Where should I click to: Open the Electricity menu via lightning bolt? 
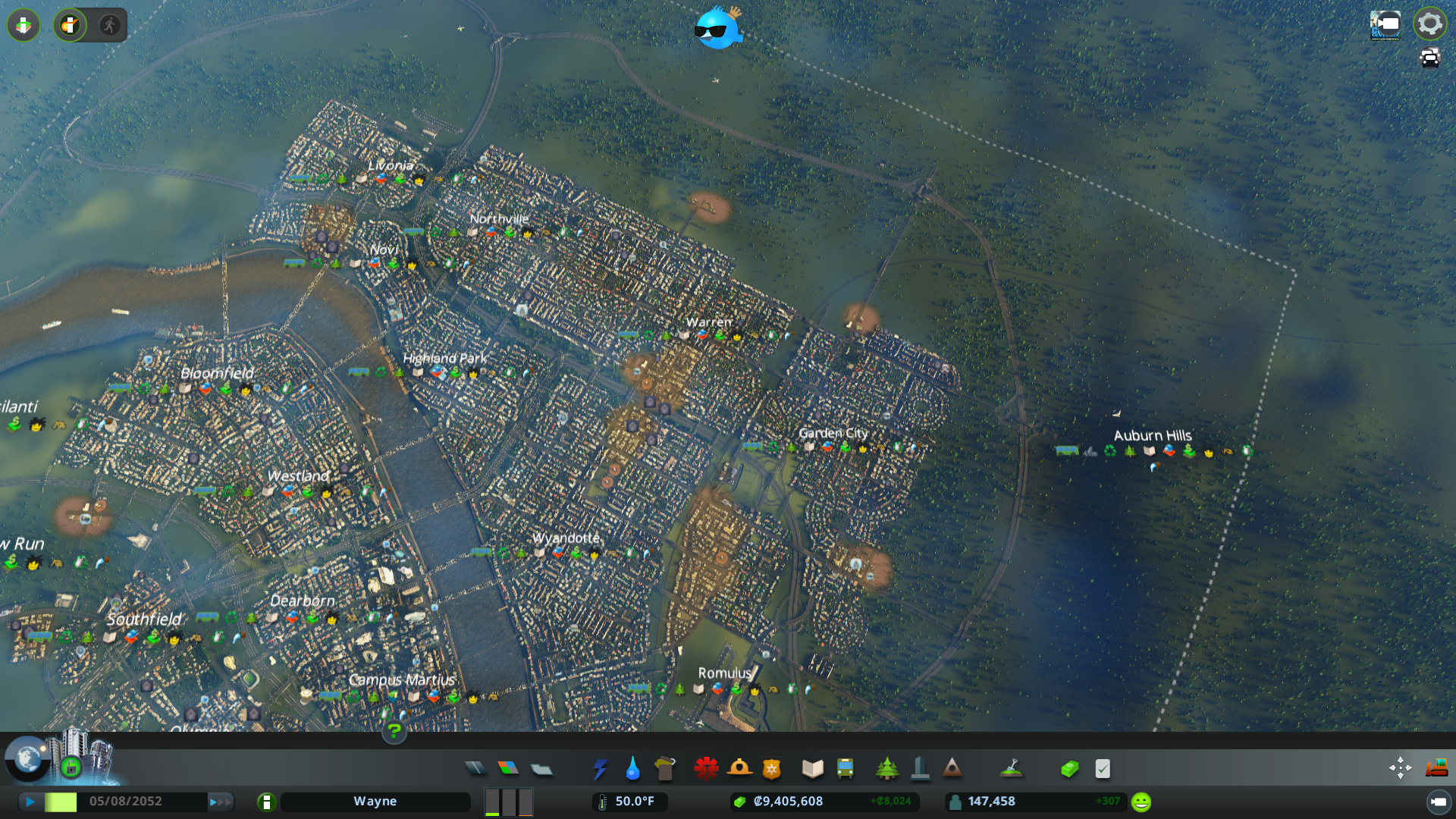coord(601,768)
